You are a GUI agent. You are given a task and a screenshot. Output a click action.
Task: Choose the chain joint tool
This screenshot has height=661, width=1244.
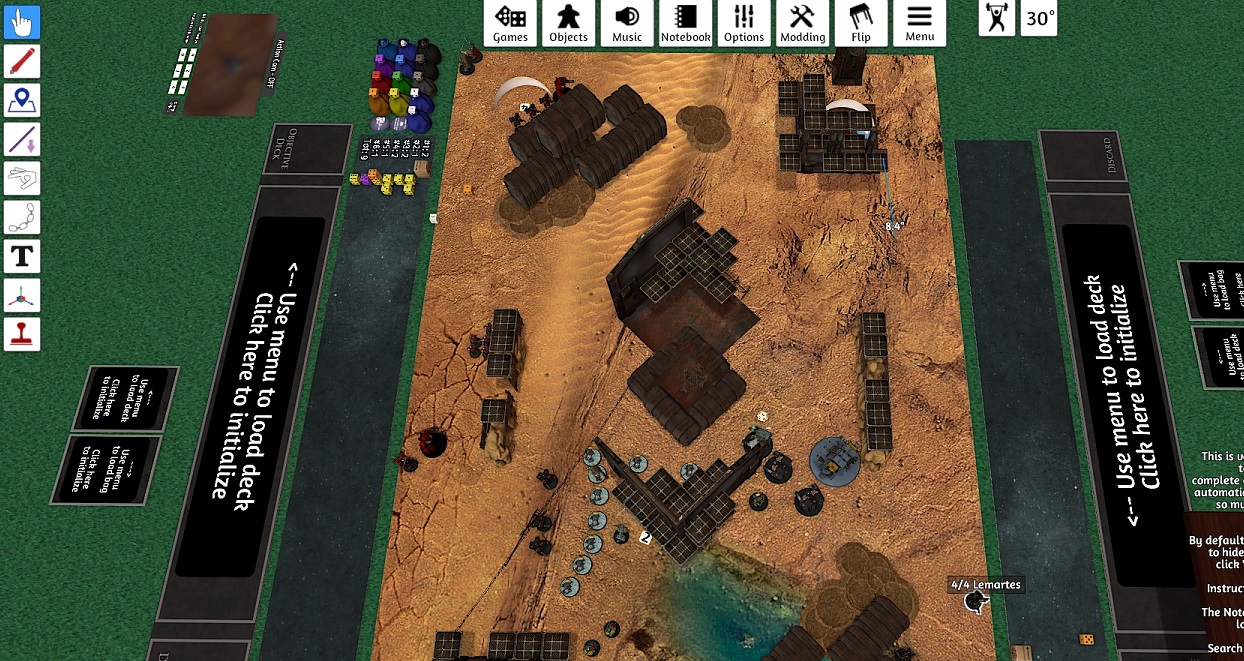coord(22,218)
